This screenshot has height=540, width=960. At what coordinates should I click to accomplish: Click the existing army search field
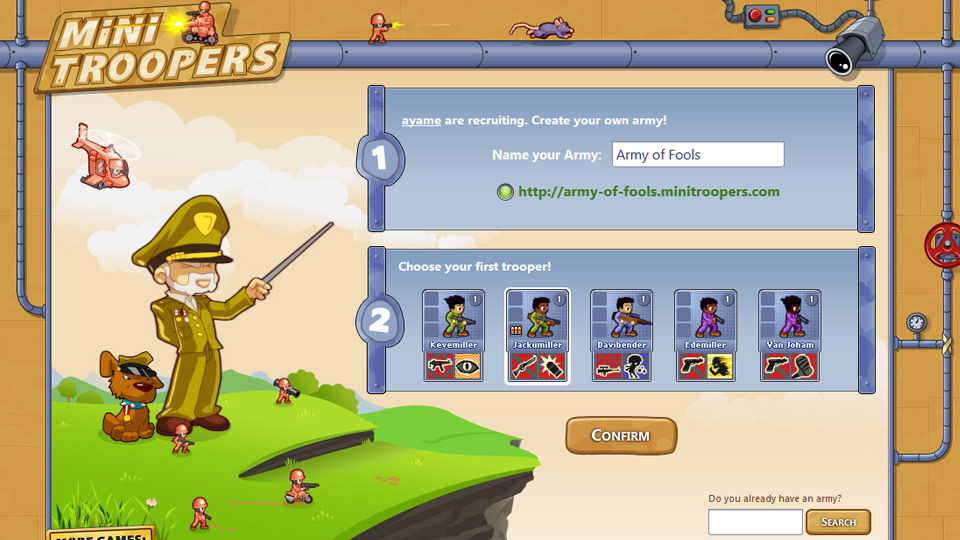755,522
